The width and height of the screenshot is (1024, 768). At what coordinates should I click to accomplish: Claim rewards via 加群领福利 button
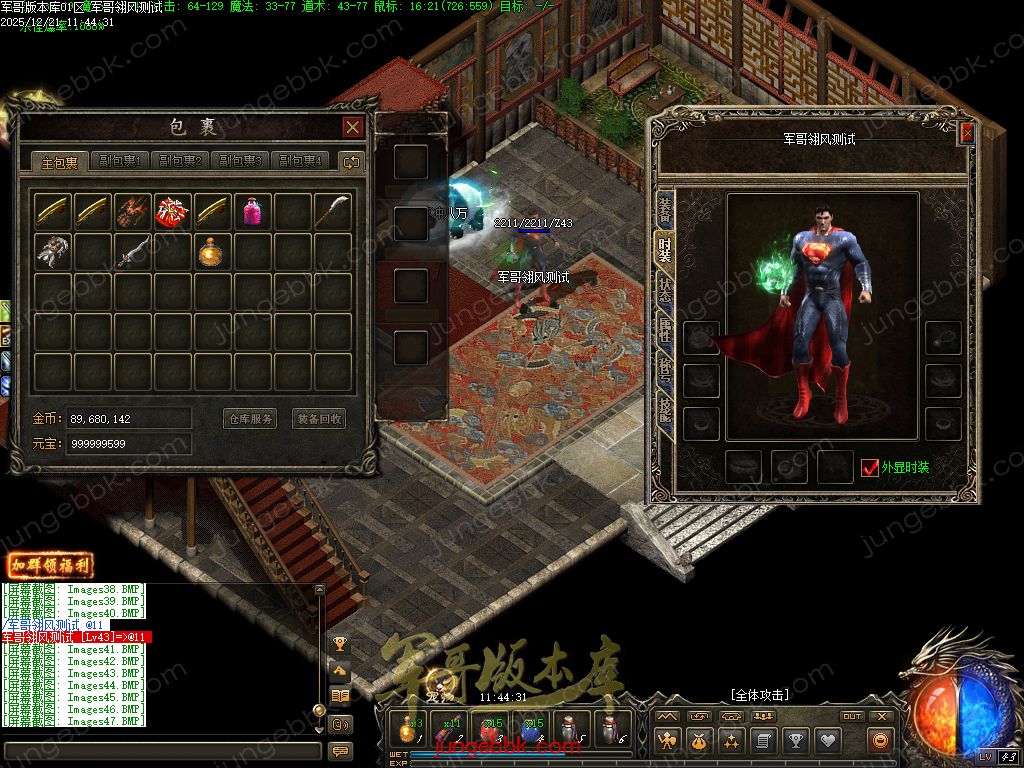[x=50, y=566]
